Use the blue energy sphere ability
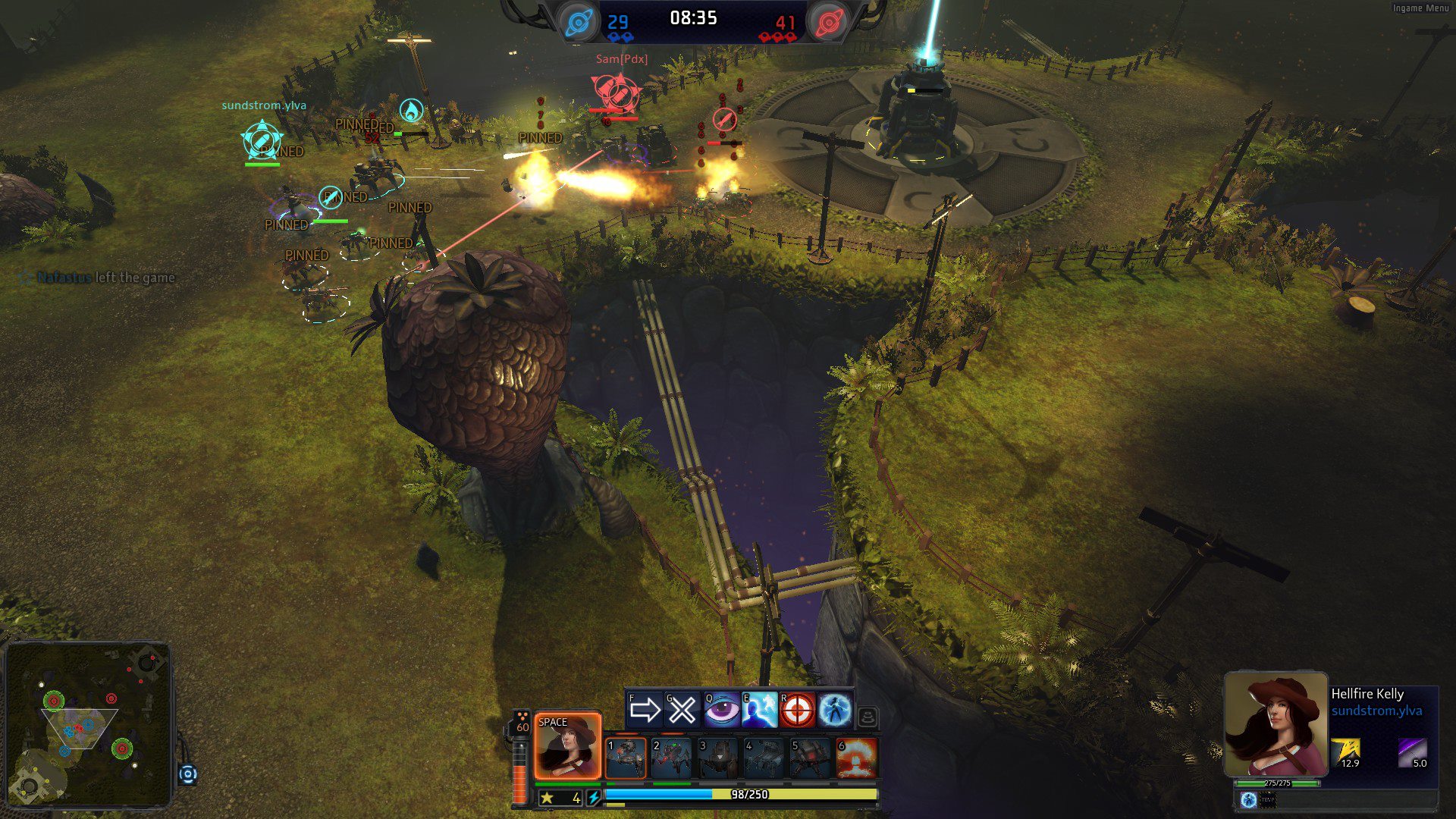The image size is (1456, 819). click(834, 710)
